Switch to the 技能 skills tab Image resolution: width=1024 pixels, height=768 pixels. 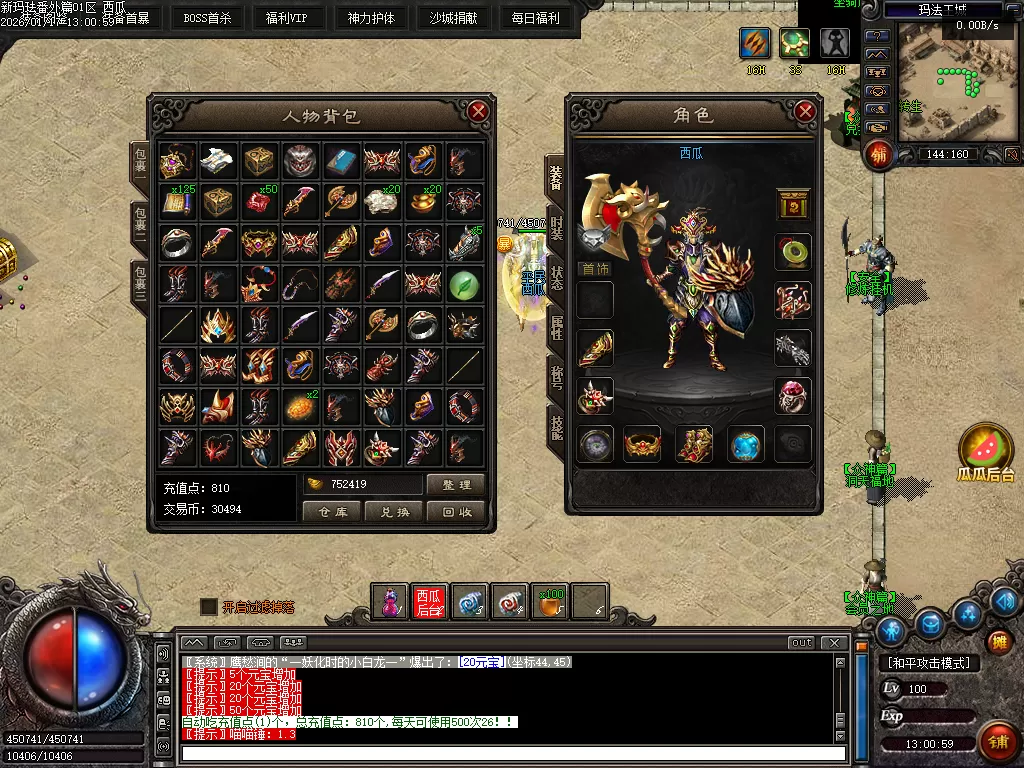click(556, 427)
